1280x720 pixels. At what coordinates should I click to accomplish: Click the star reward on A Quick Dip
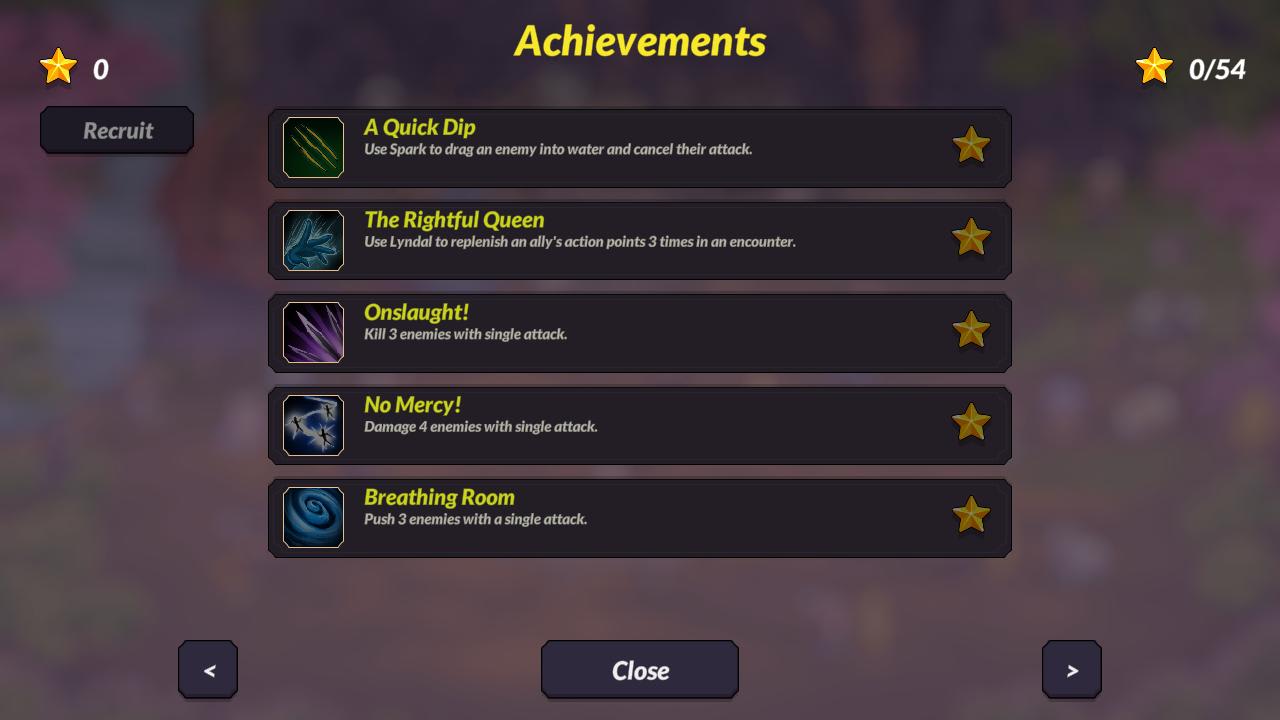971,146
